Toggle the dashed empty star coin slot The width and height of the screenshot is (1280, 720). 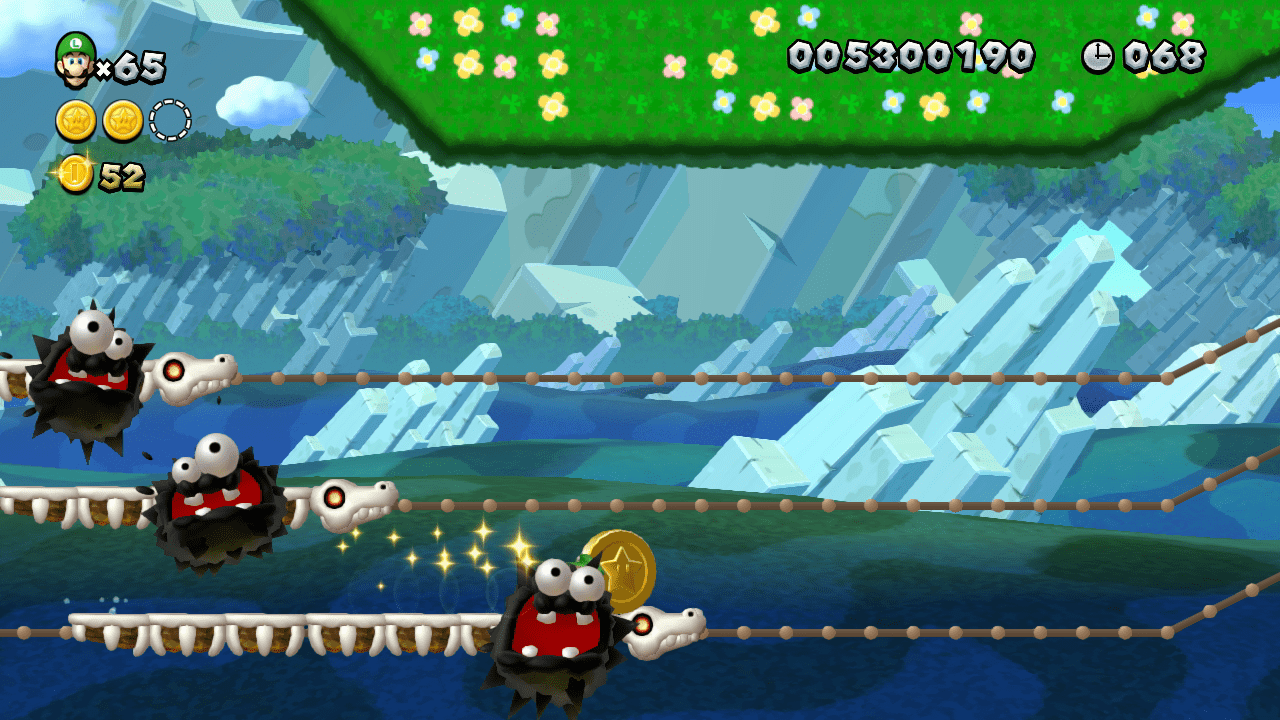(172, 120)
